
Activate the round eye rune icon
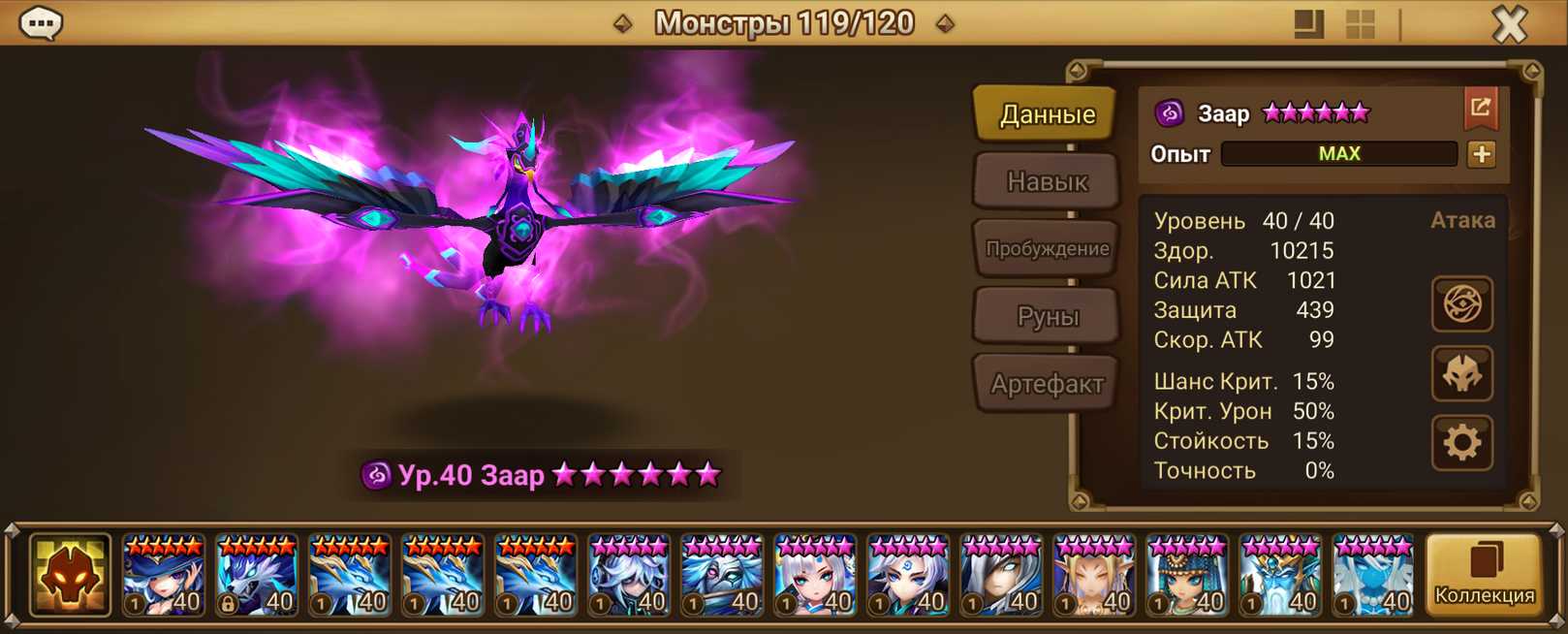[x=1461, y=304]
